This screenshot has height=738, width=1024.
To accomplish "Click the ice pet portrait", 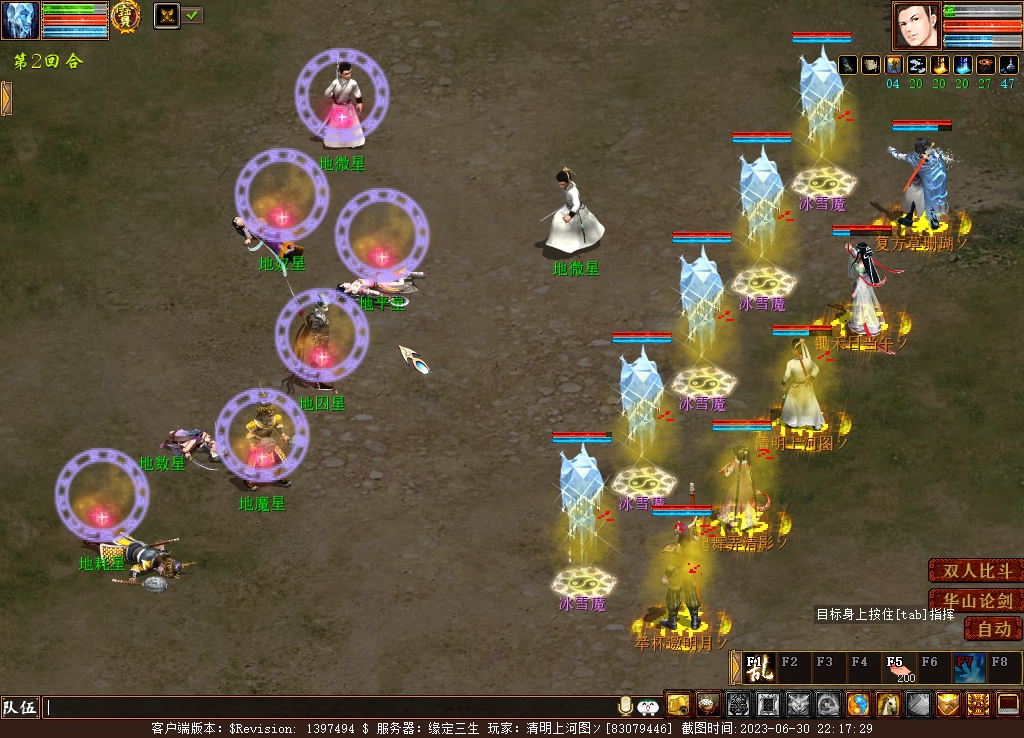I will coord(20,20).
